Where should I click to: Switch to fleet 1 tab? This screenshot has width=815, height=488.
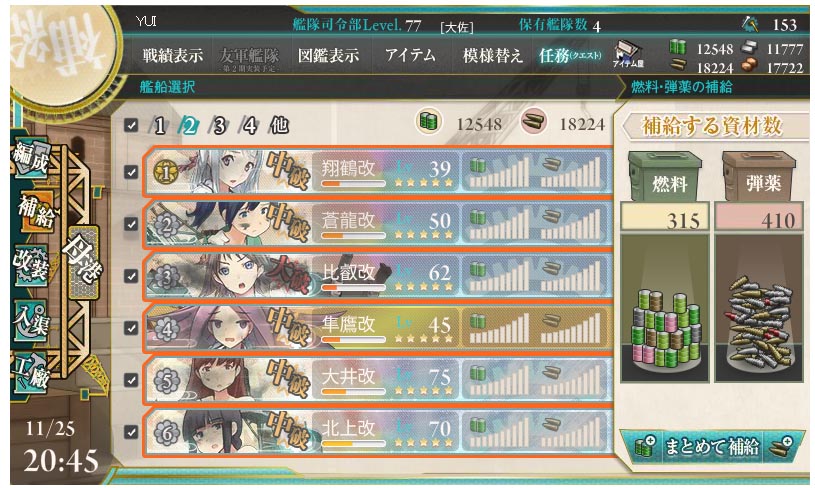click(x=159, y=126)
